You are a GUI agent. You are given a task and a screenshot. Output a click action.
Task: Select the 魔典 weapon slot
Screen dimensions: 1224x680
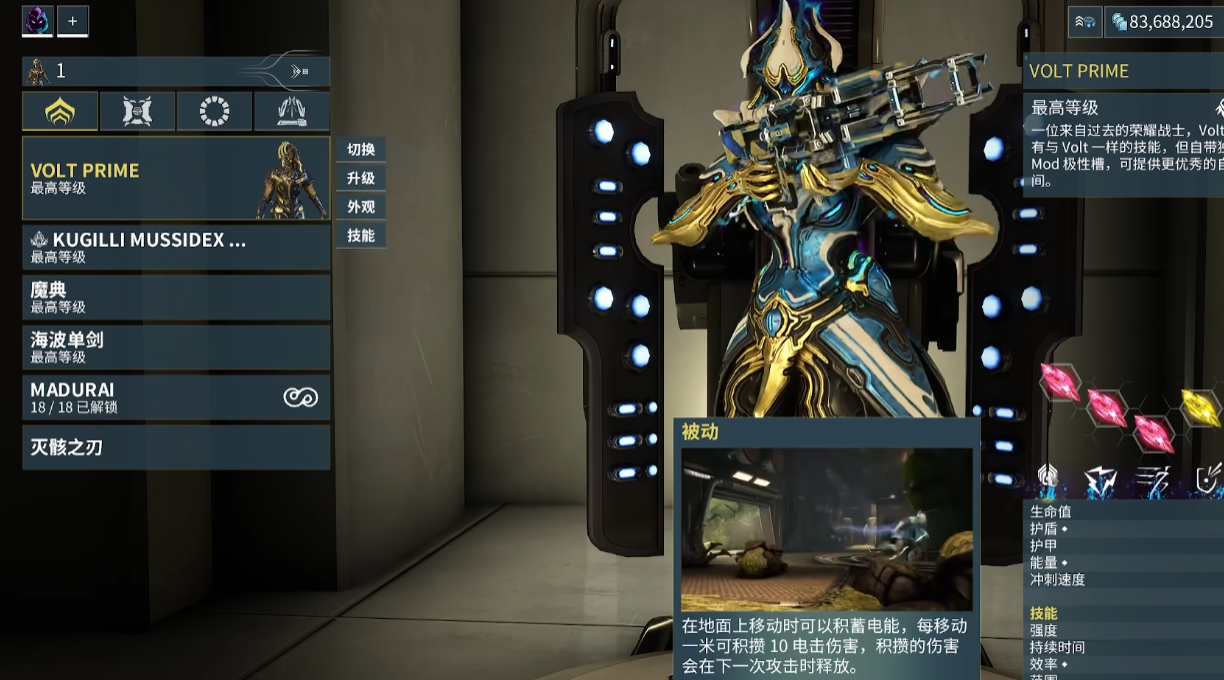(176, 297)
